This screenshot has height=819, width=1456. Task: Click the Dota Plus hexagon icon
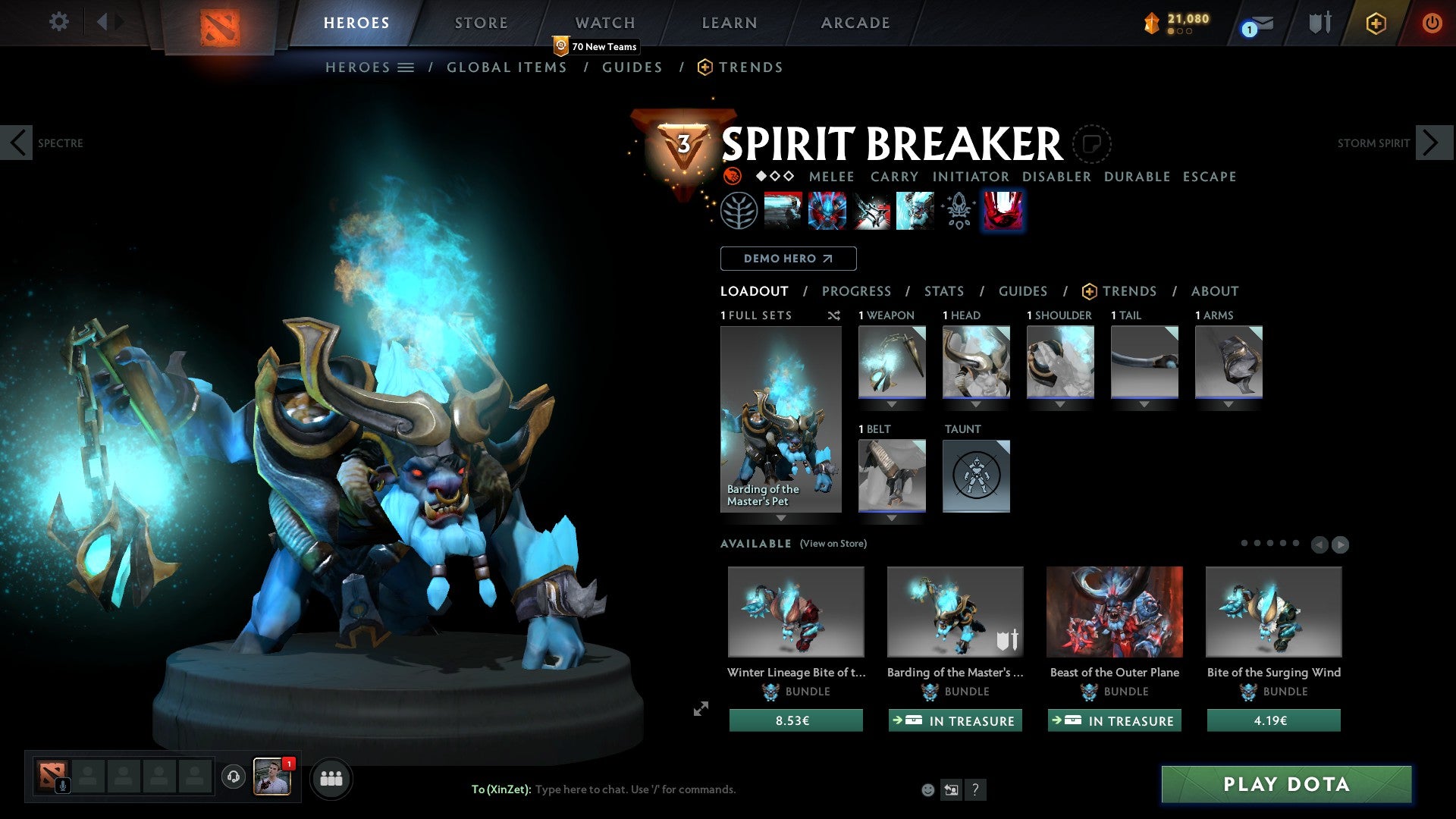tap(1376, 23)
